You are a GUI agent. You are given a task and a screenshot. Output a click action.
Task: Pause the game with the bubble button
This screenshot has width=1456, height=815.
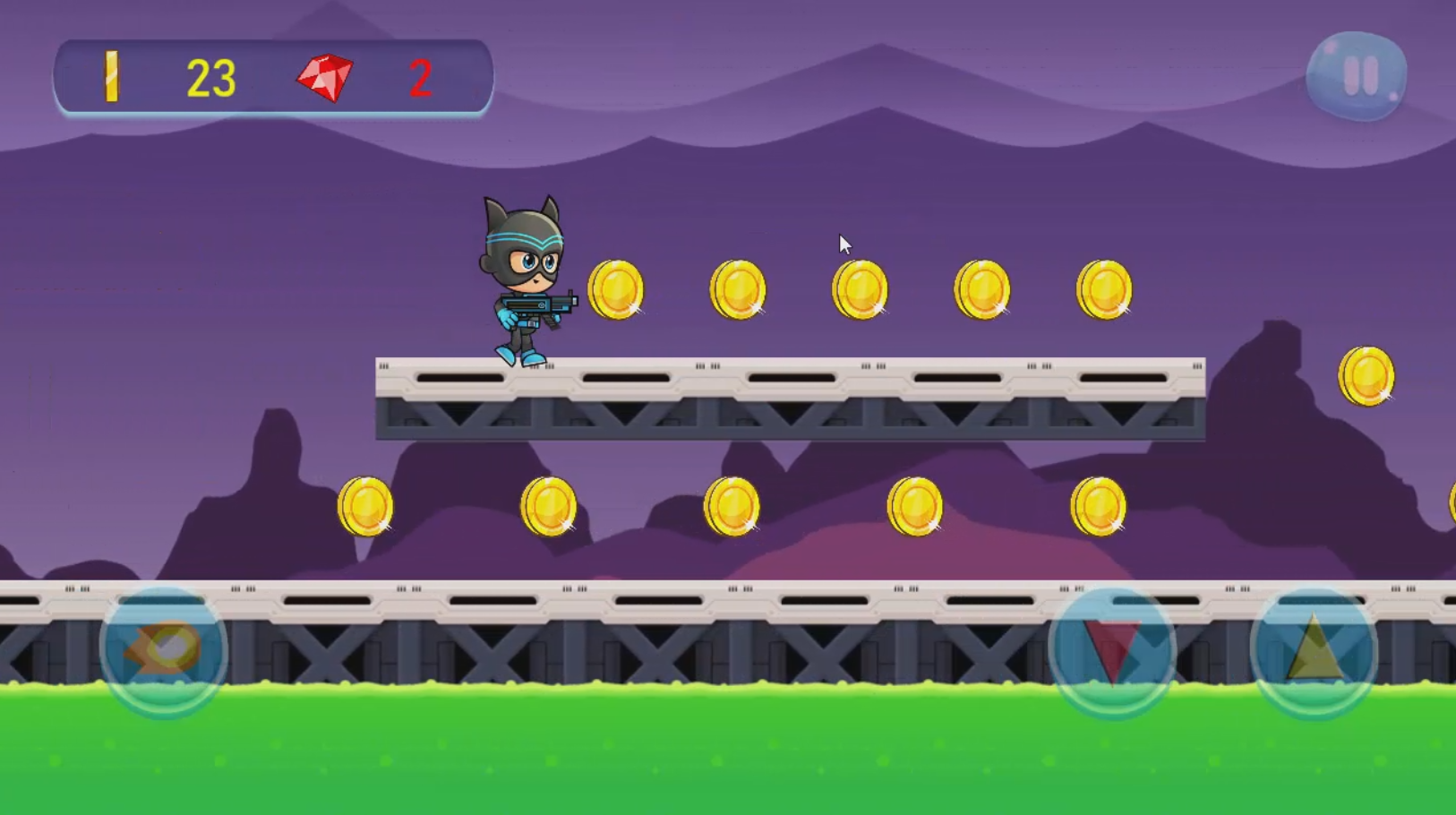tap(1357, 76)
